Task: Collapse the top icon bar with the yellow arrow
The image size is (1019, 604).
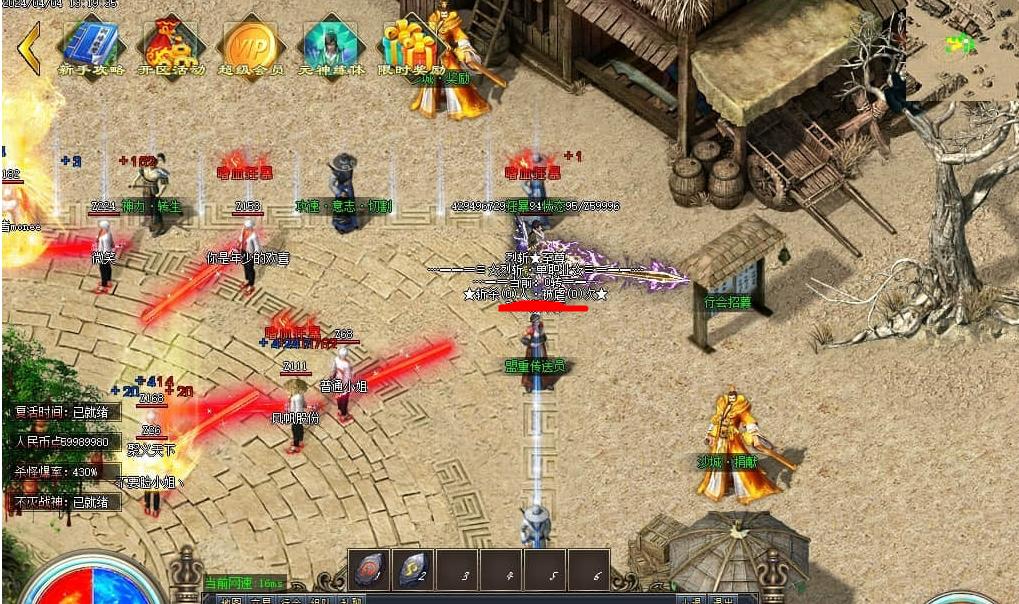Action: pyautogui.click(x=29, y=48)
